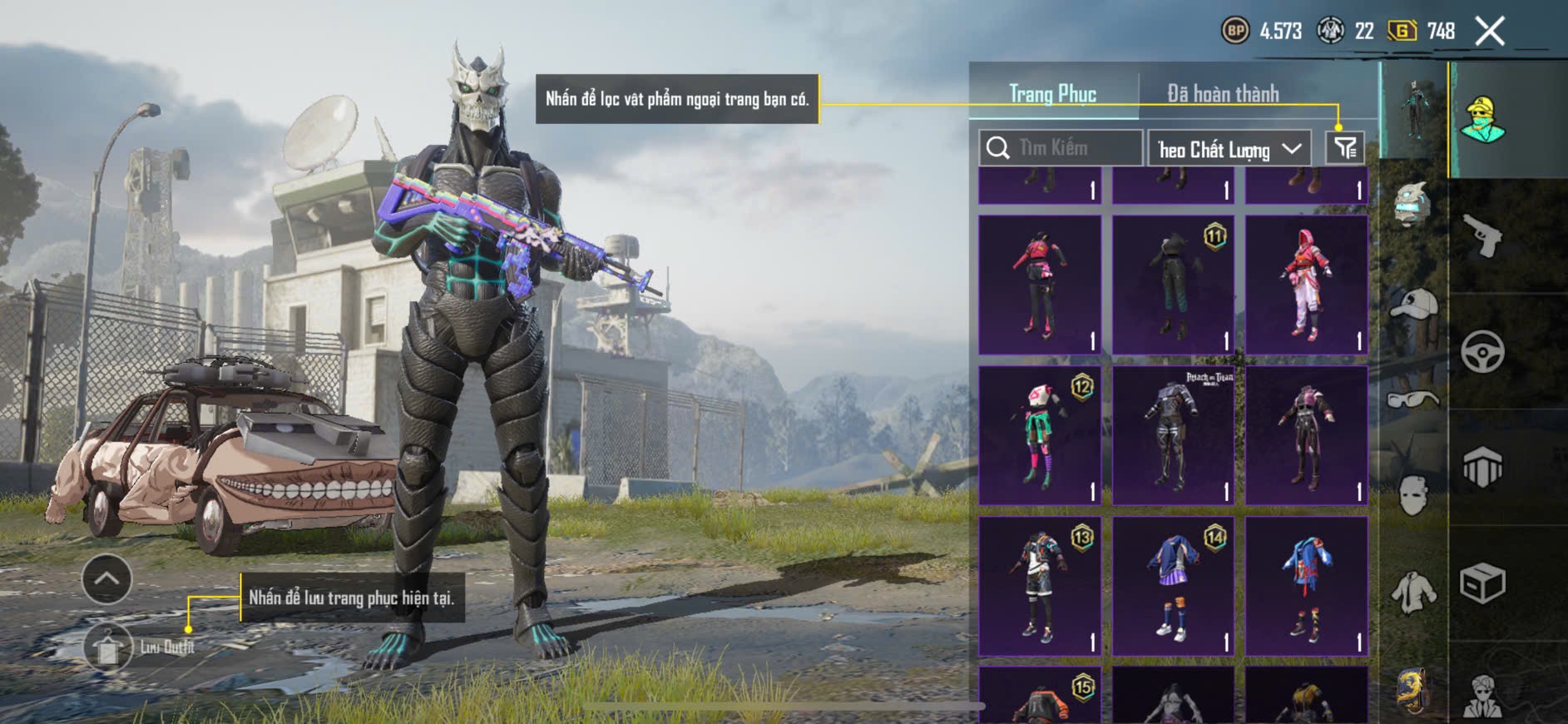The width and height of the screenshot is (1568, 724).
Task: Open the pistol weapon skins category
Action: (x=1482, y=236)
